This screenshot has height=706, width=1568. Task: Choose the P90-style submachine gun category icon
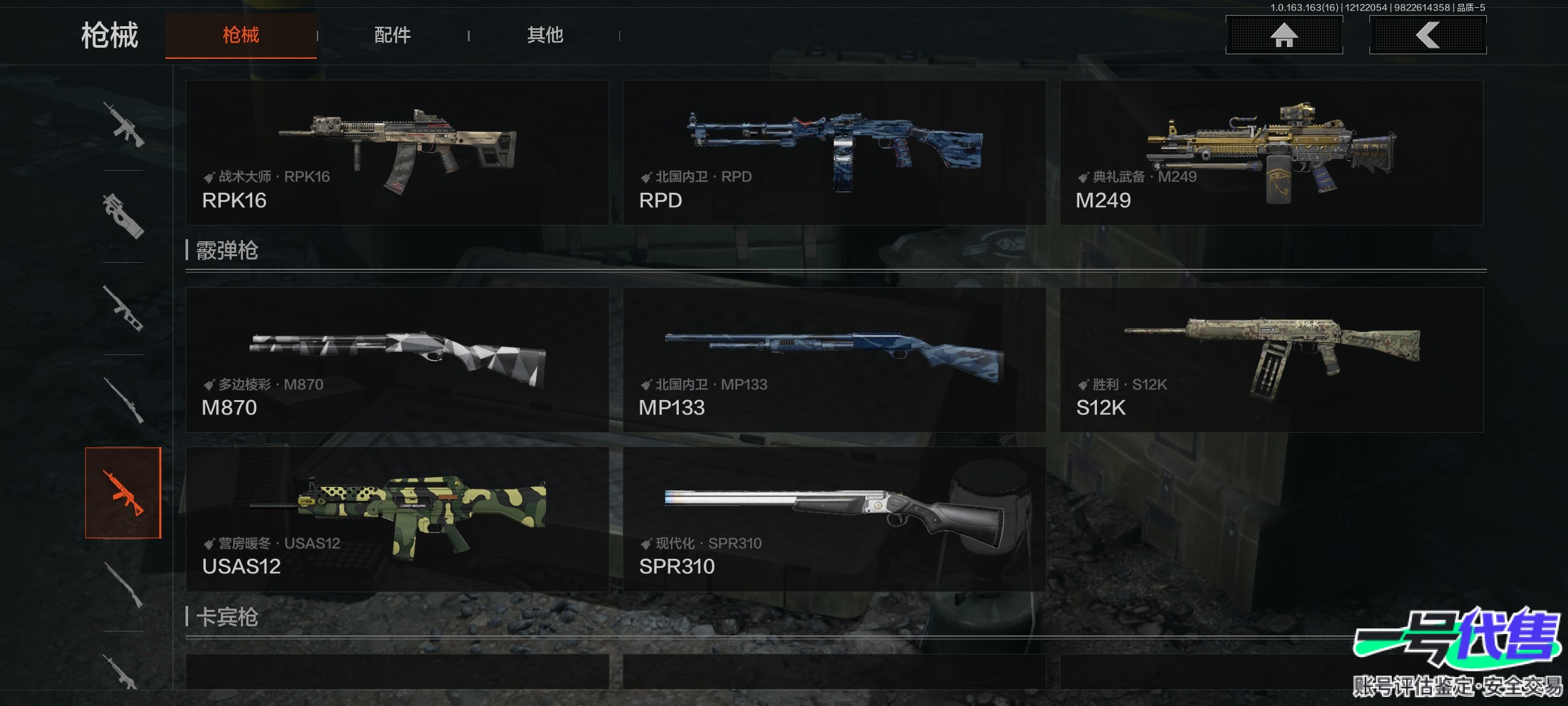point(123,216)
